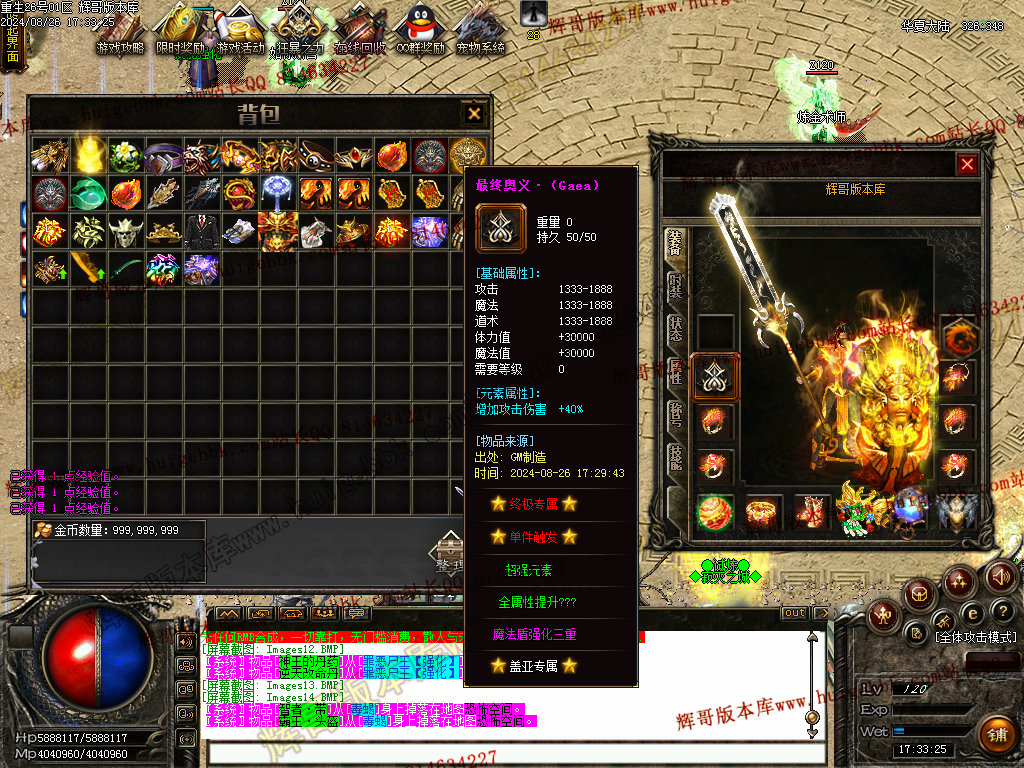Switch to the 状态 status tab
Viewport: 1024px width, 768px height.
[675, 327]
